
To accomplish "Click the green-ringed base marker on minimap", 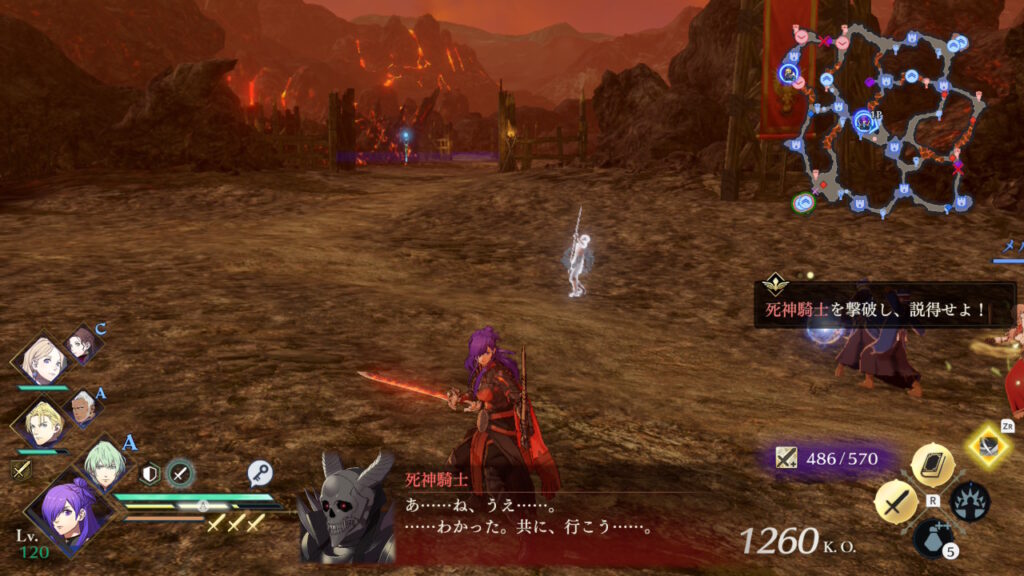I will click(802, 203).
